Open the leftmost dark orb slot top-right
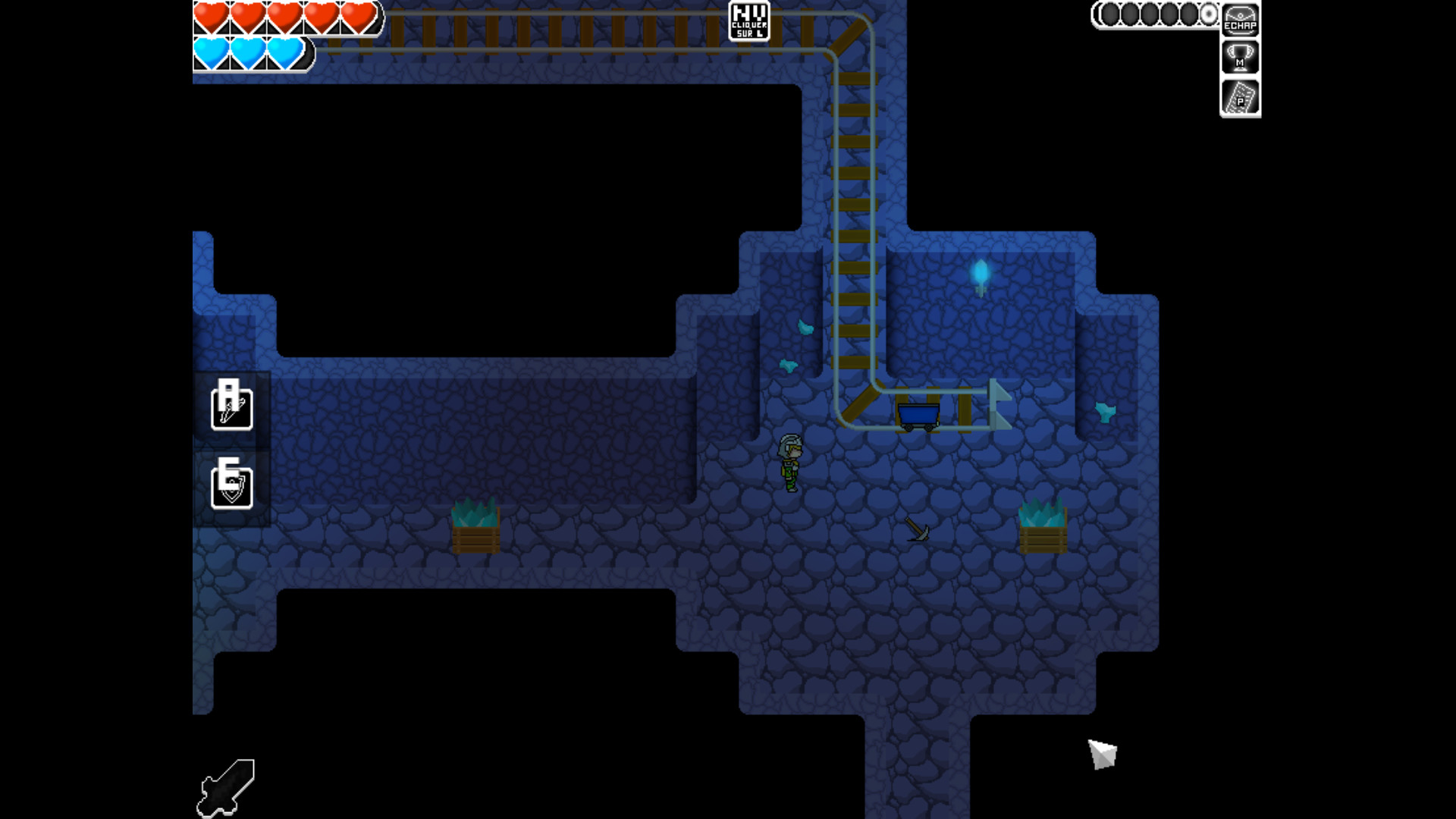 (x=1109, y=14)
